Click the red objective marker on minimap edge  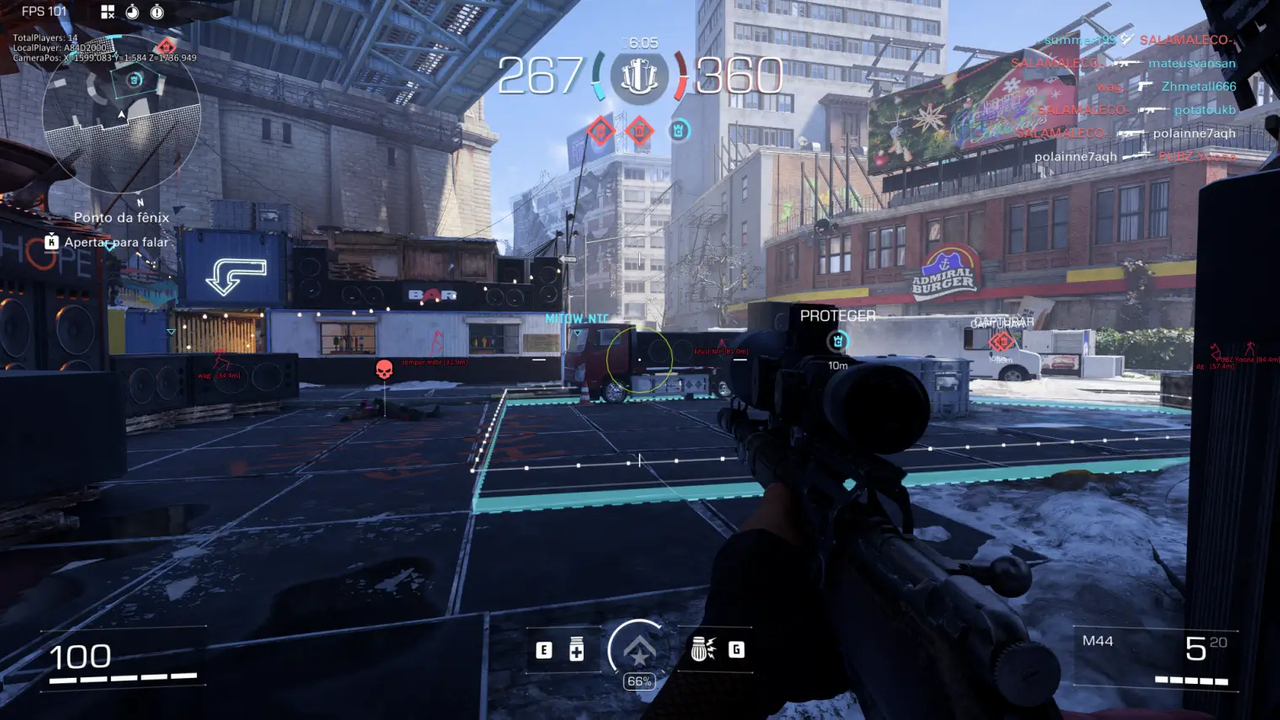(166, 47)
